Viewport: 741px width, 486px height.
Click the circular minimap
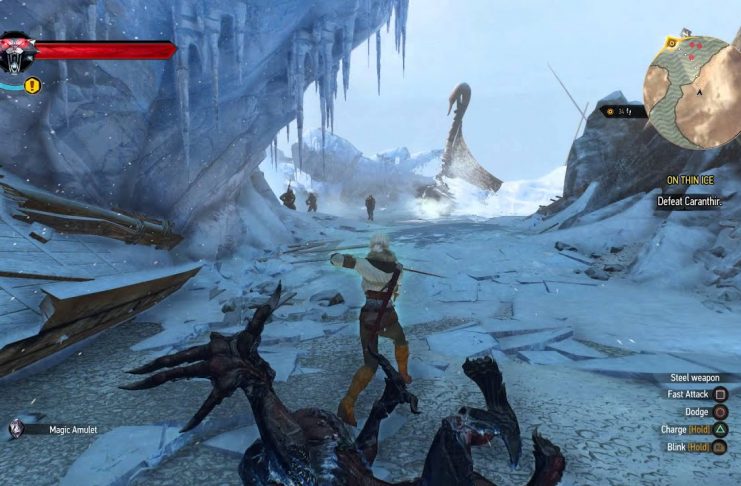[x=691, y=92]
